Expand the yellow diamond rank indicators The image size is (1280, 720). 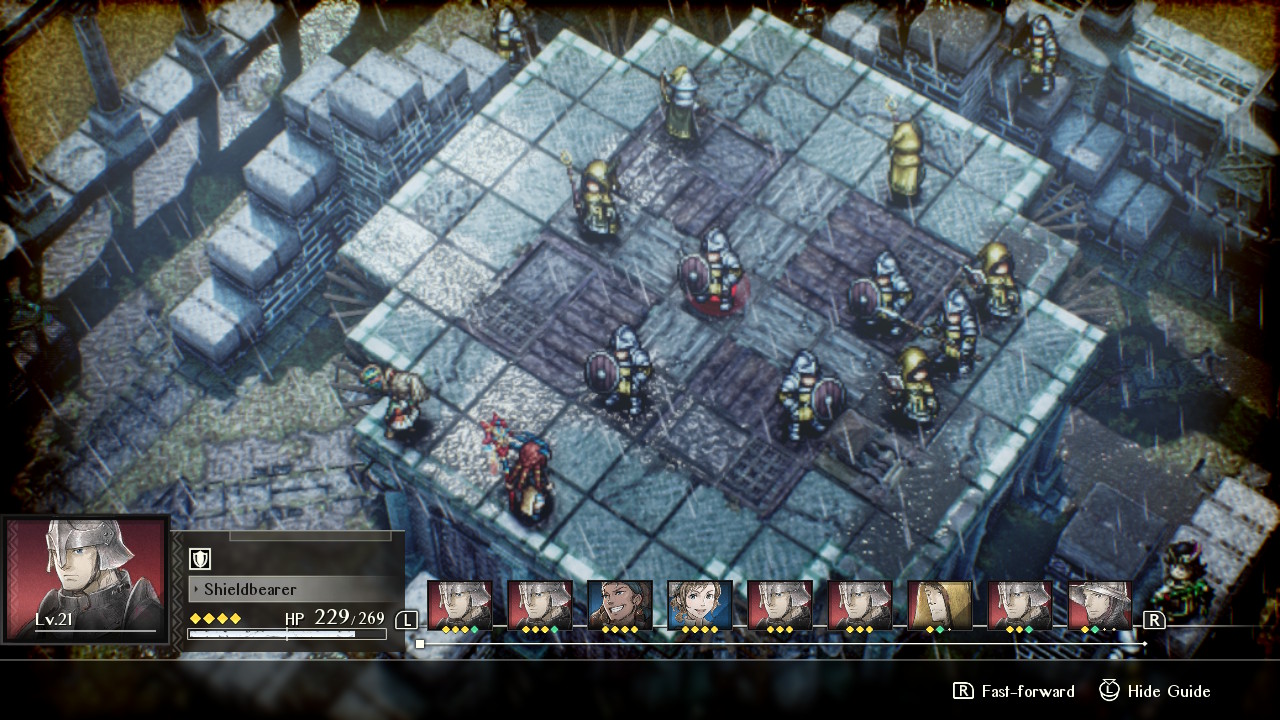tap(213, 618)
